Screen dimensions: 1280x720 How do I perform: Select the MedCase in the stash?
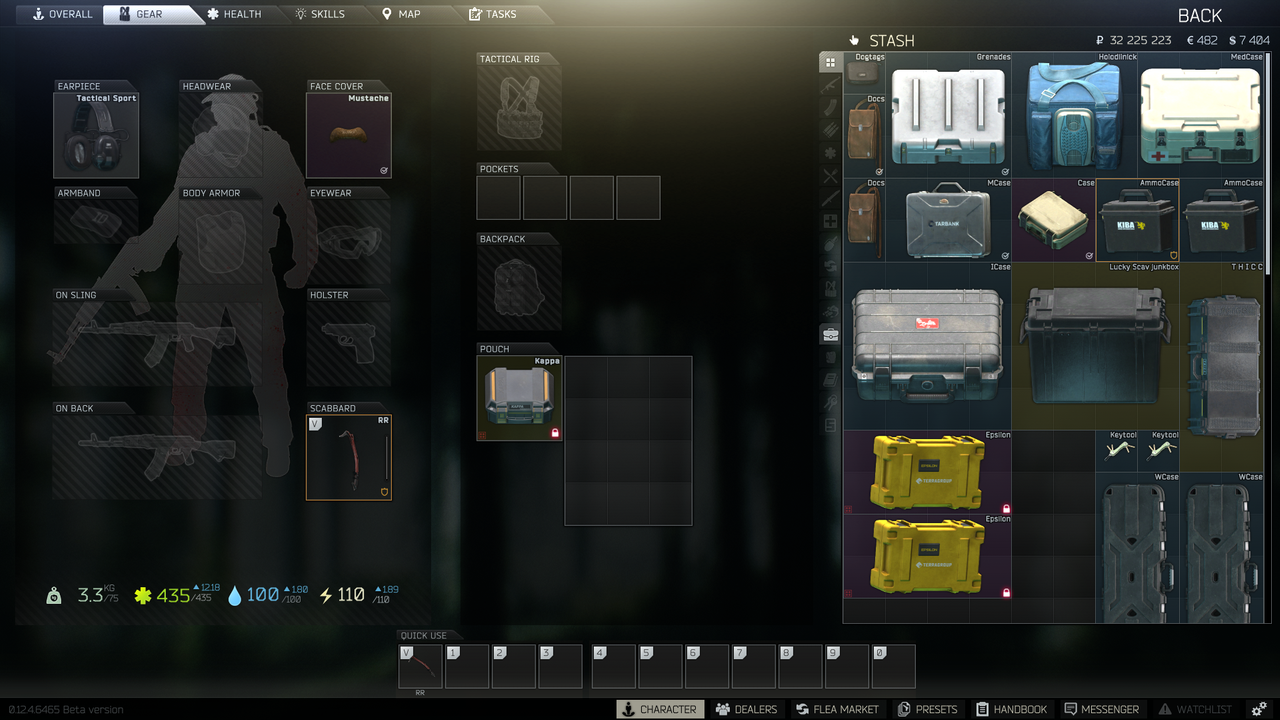pyautogui.click(x=1200, y=115)
